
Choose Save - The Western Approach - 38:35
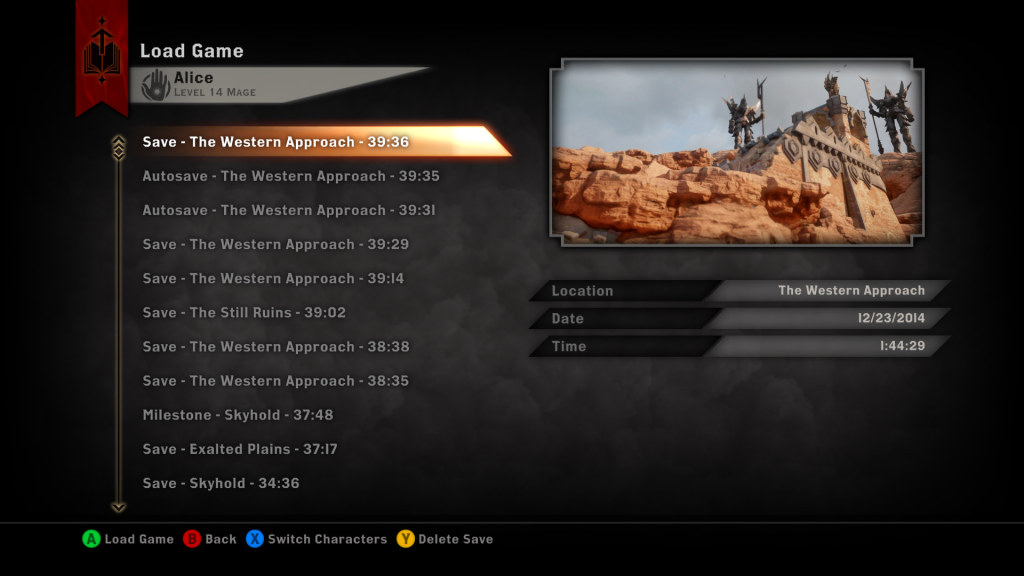[x=275, y=380]
